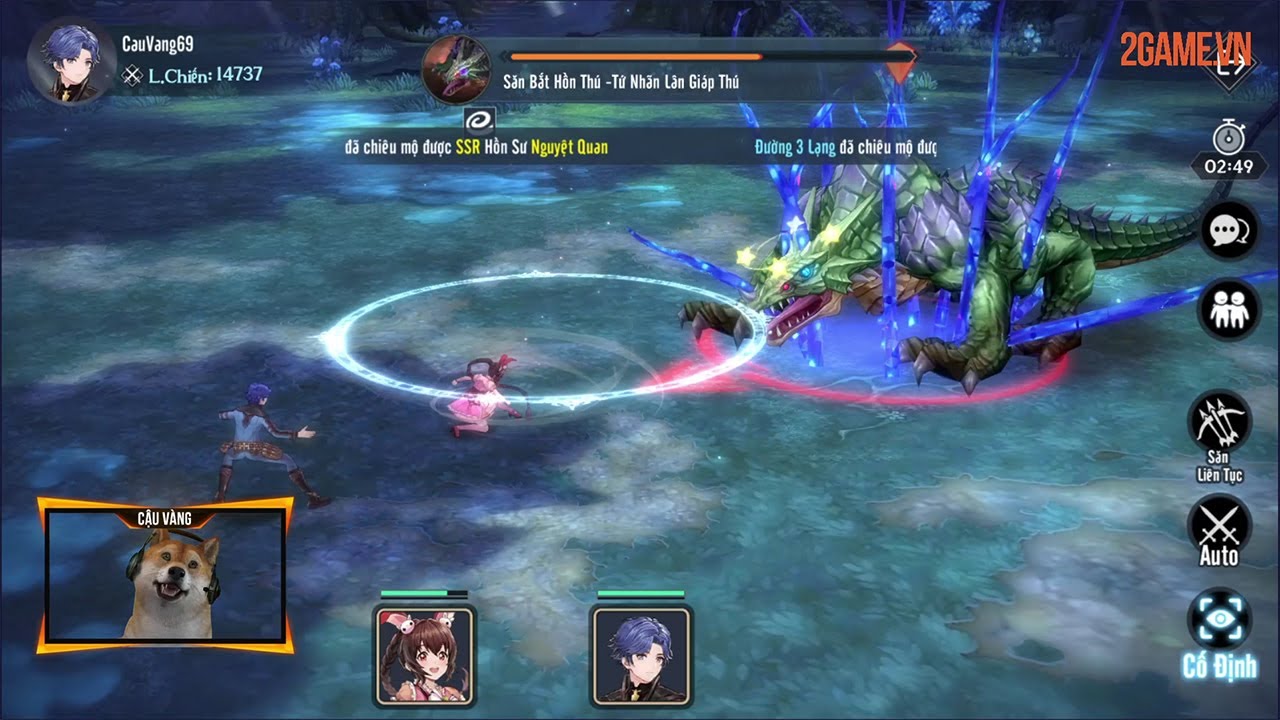This screenshot has width=1280, height=720.
Task: Click the Cậu Vàng streamer webcam overlay
Action: pos(165,577)
